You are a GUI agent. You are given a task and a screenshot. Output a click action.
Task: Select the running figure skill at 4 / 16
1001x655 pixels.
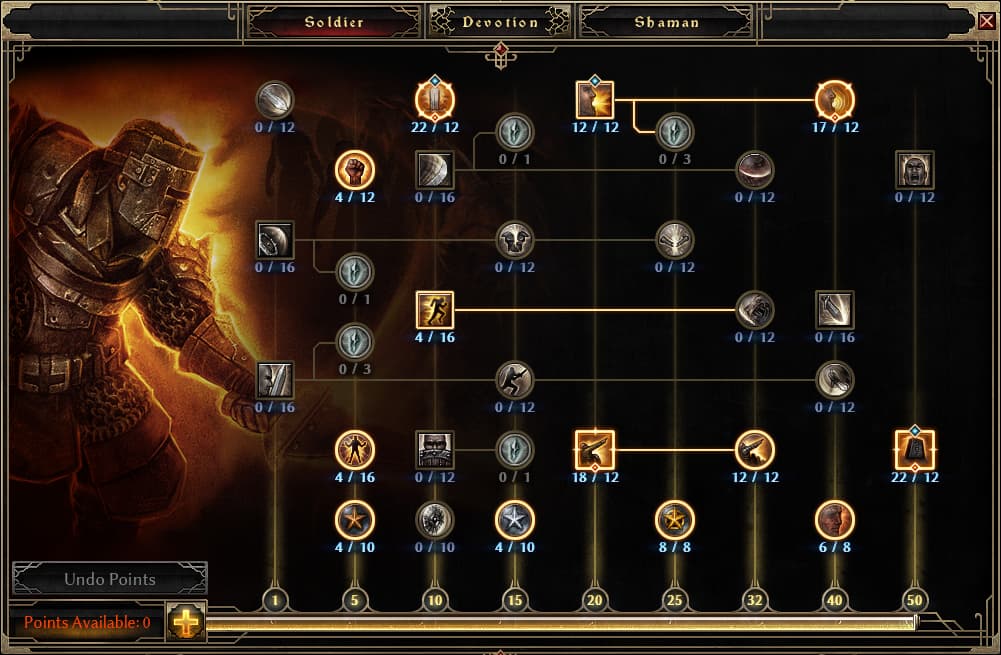click(435, 310)
